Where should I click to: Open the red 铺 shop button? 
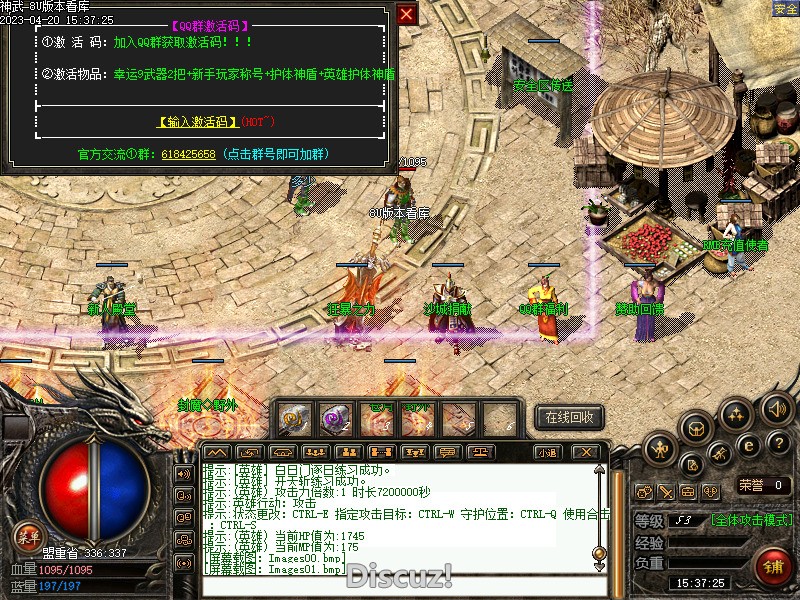[x=773, y=566]
